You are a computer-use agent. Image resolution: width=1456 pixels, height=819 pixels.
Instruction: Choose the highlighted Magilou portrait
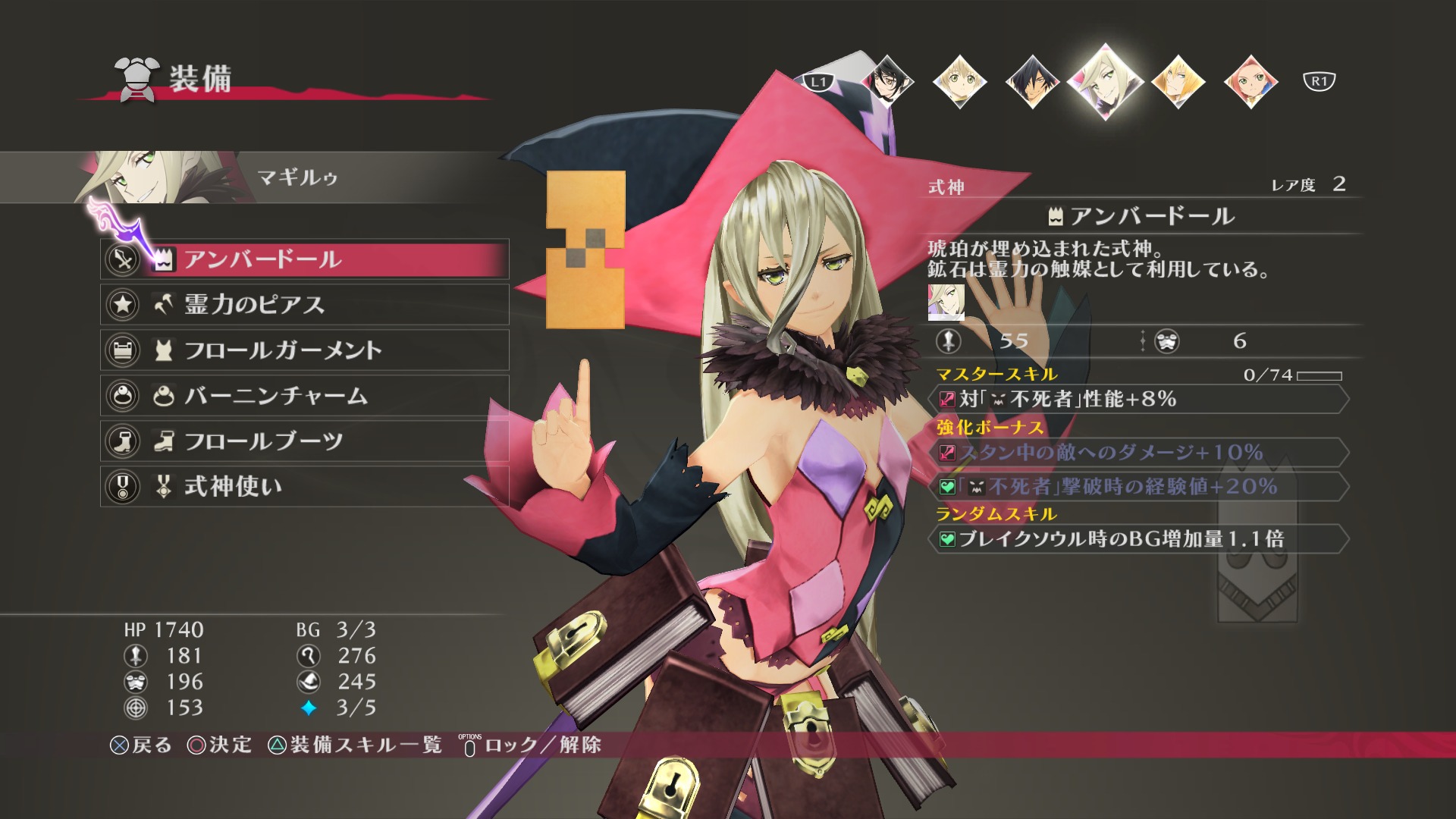[1105, 81]
